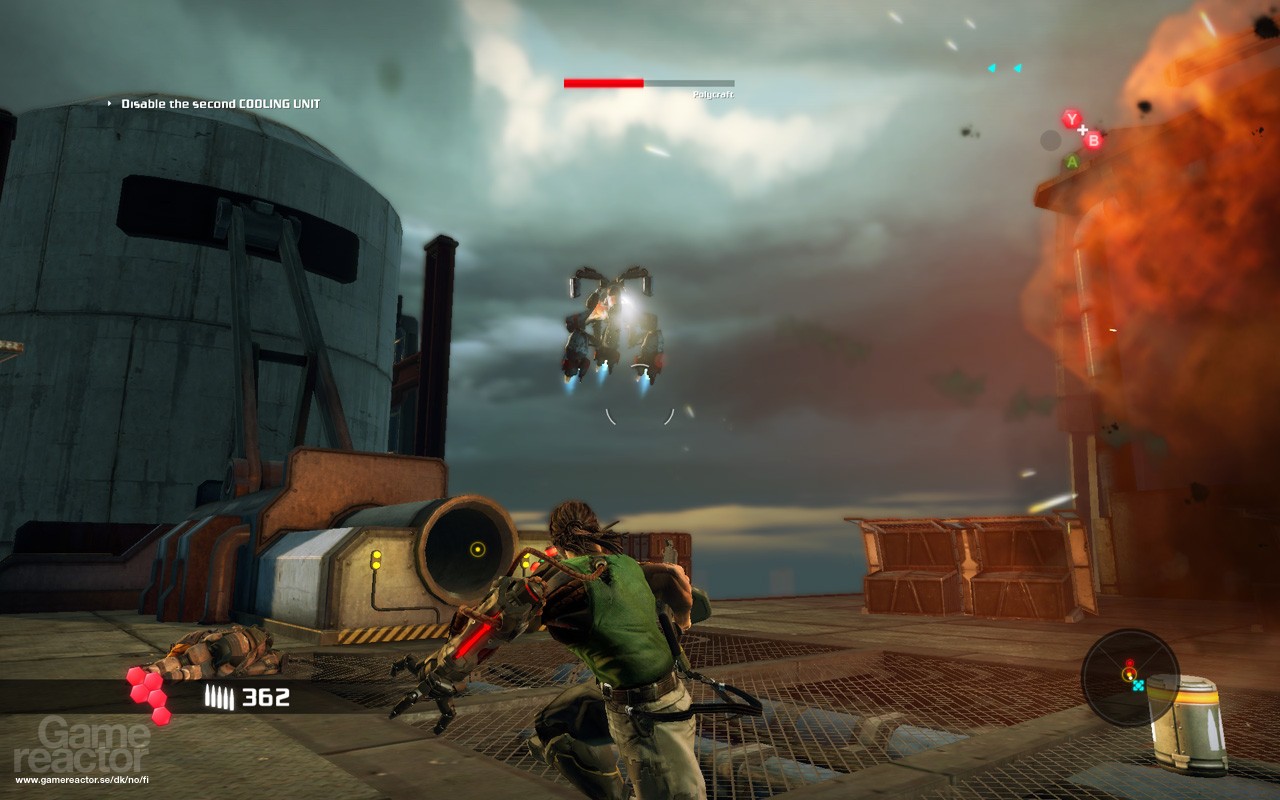Open the targeting reticle under the Polycraft

pos(641,417)
